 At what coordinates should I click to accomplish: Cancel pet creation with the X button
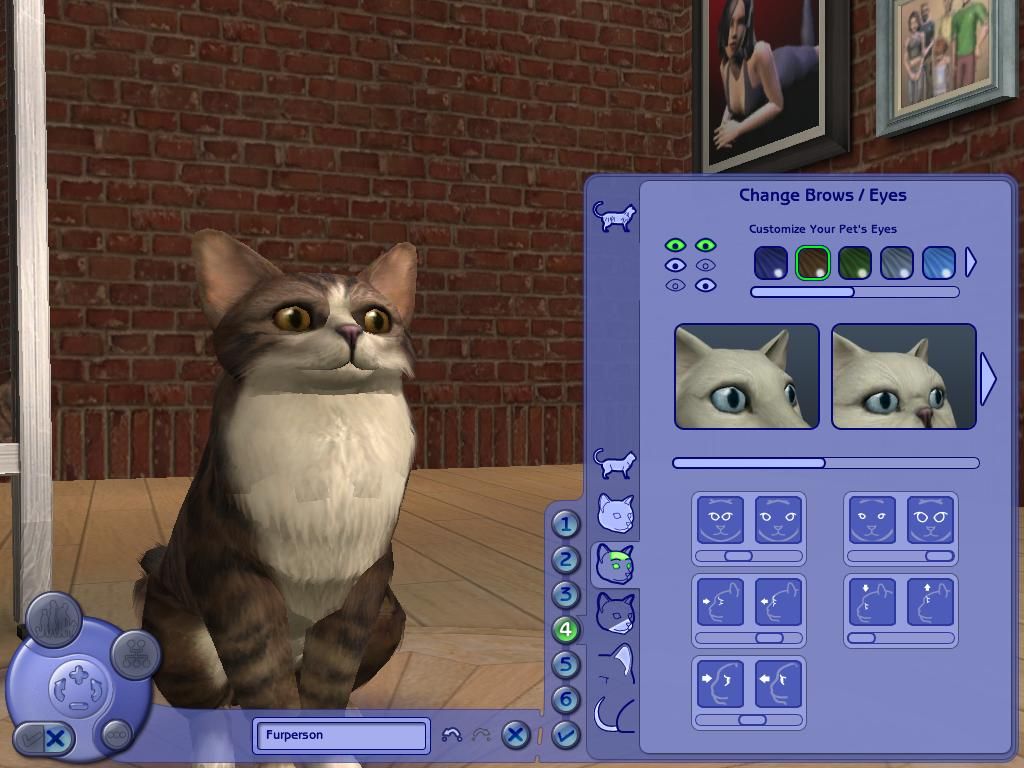pos(515,736)
